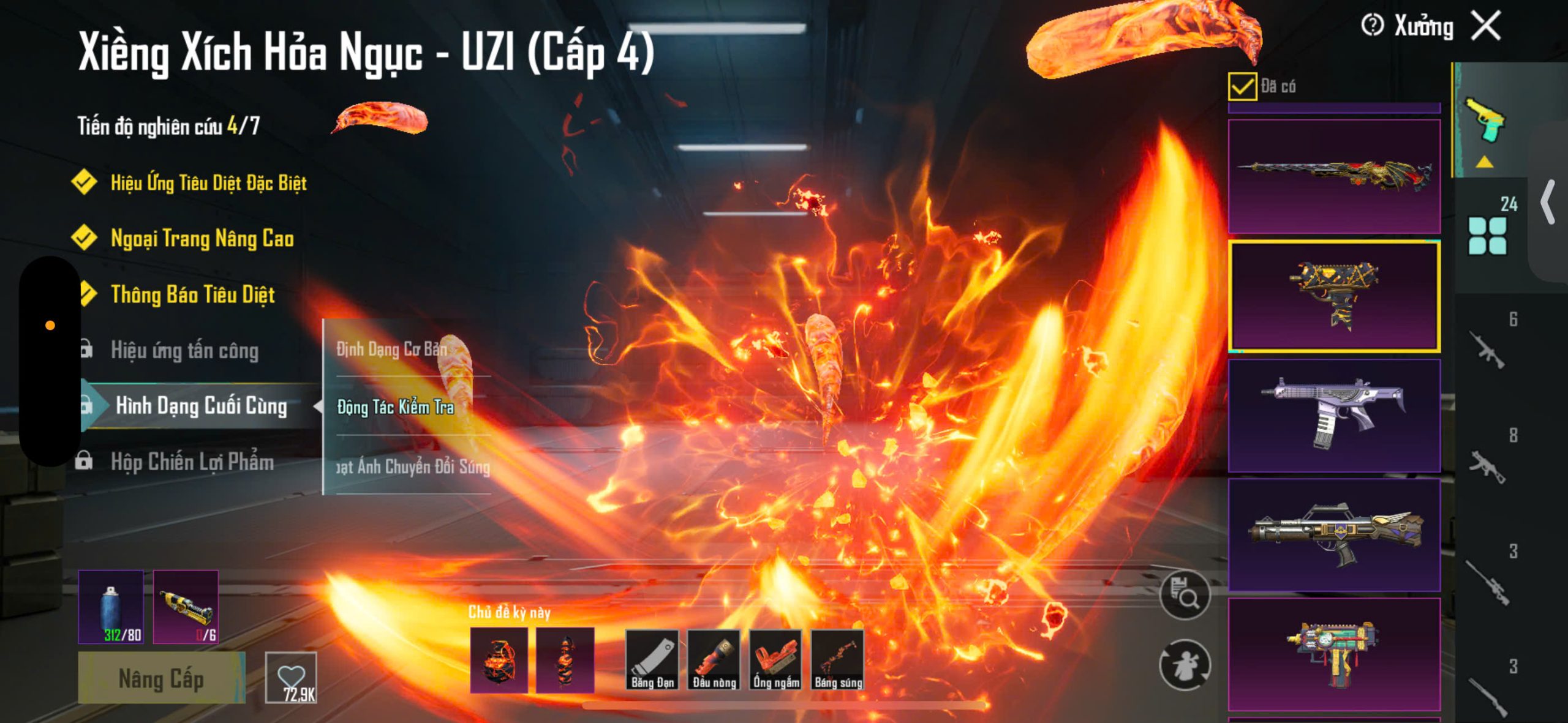This screenshot has width=1568, height=723.
Task: Select Hiệu Ứng Tiêu Diệt Đặc Biệt entry
Action: (208, 182)
